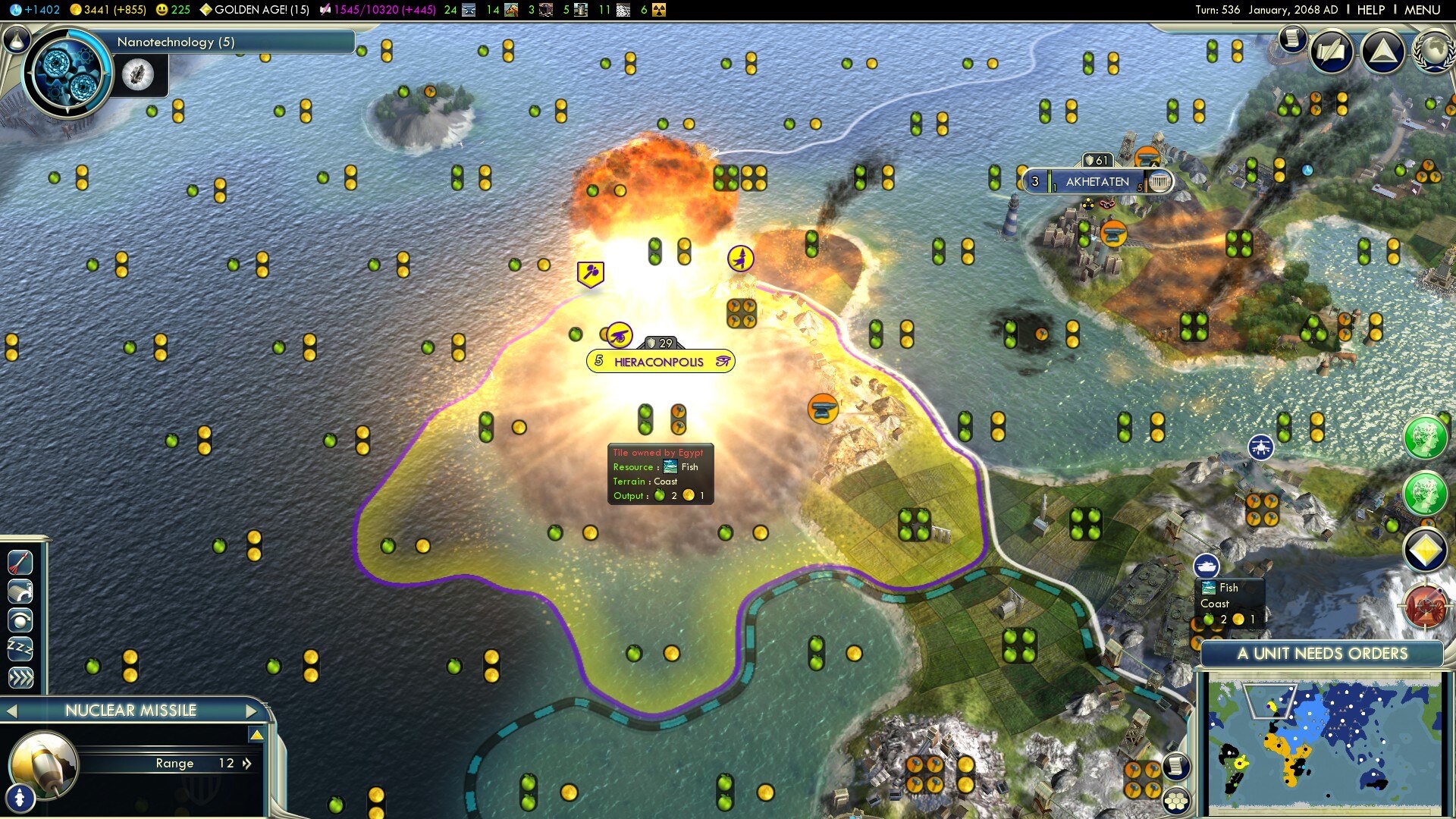1456x819 pixels.
Task: Select the Akhetaten city banner
Action: tap(1097, 182)
